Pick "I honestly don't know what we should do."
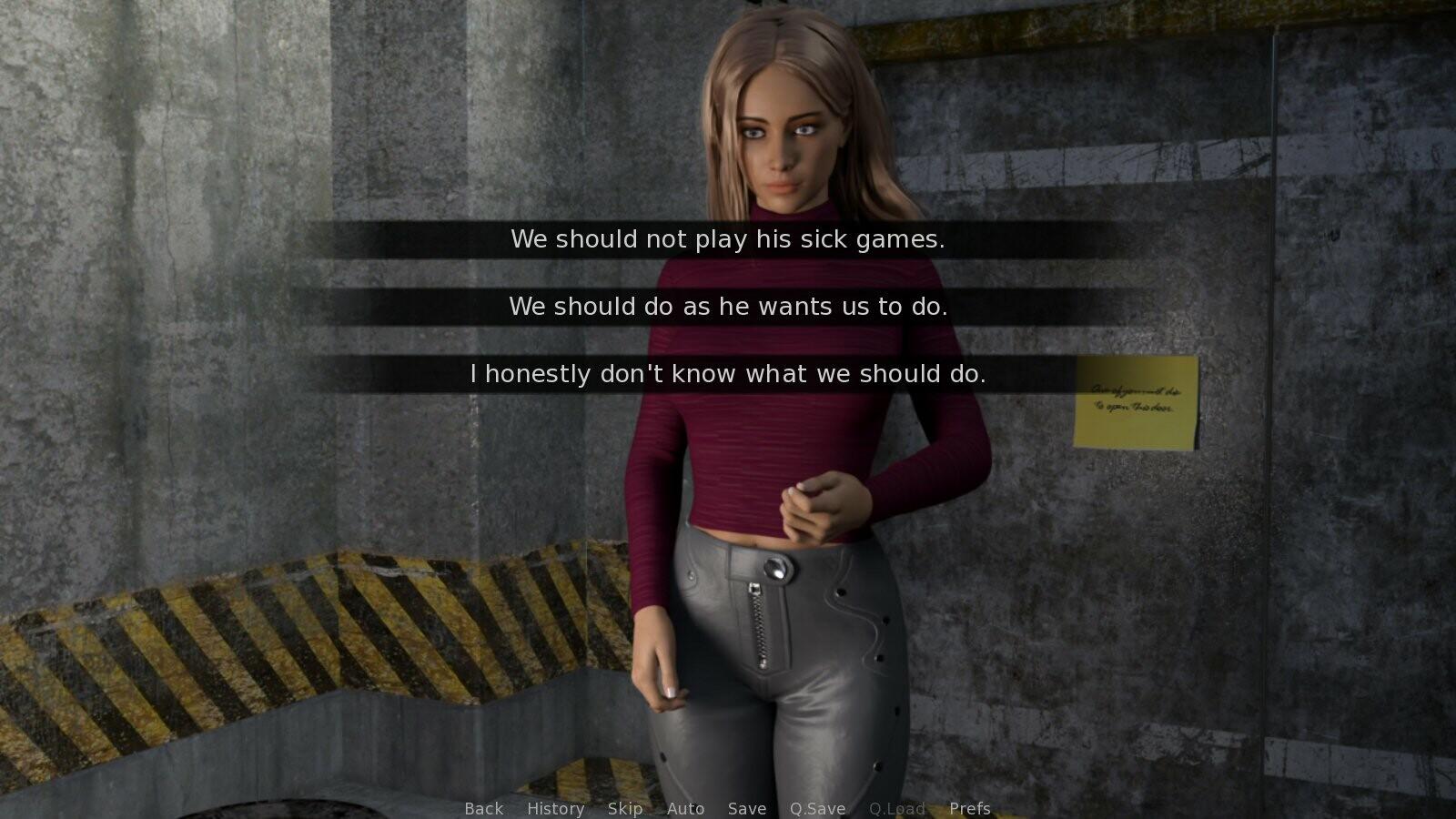The height and width of the screenshot is (819, 1456). 728,373
